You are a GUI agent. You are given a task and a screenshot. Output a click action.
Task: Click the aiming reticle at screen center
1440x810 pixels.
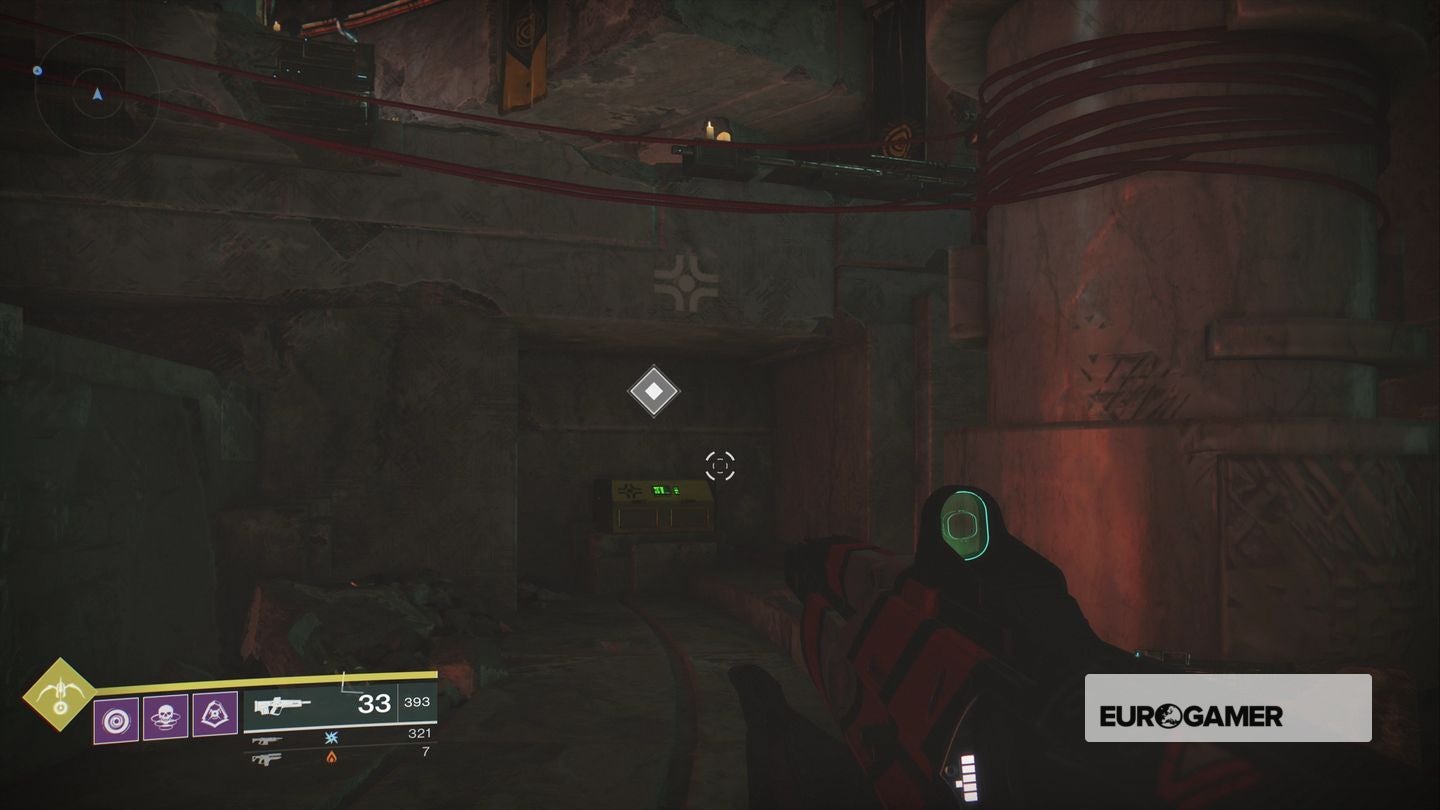click(718, 463)
